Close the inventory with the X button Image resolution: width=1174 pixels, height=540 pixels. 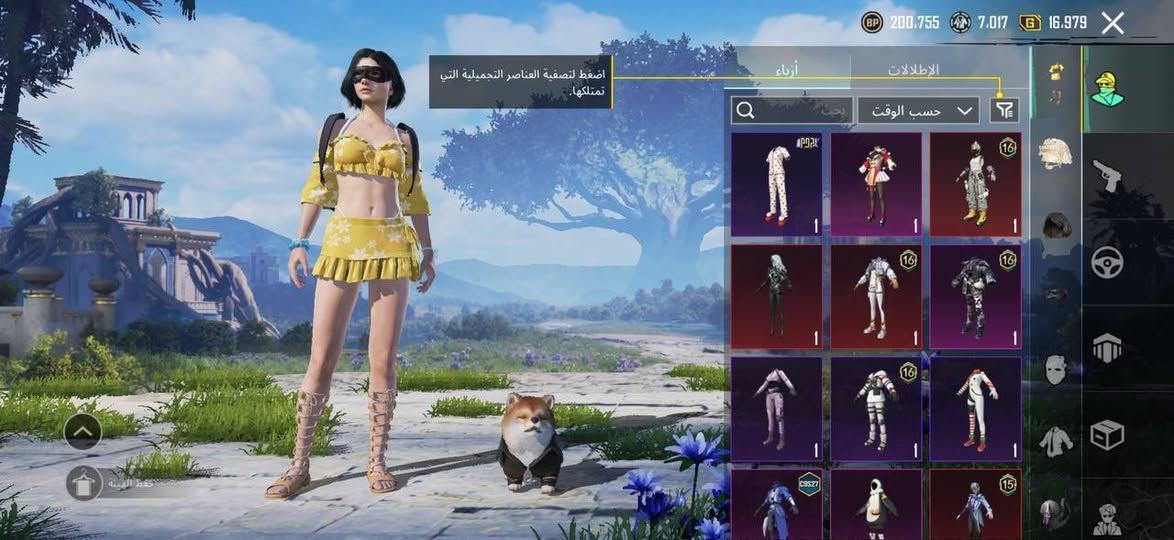pos(1112,24)
